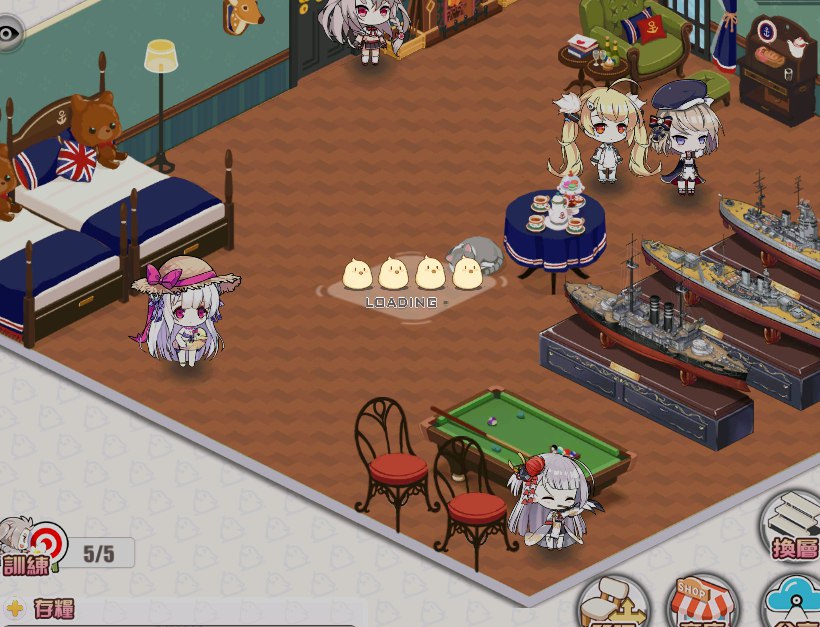Image resolution: width=820 pixels, height=627 pixels.
Task: Add food with the 存糧 plus button
Action: pyautogui.click(x=15, y=608)
